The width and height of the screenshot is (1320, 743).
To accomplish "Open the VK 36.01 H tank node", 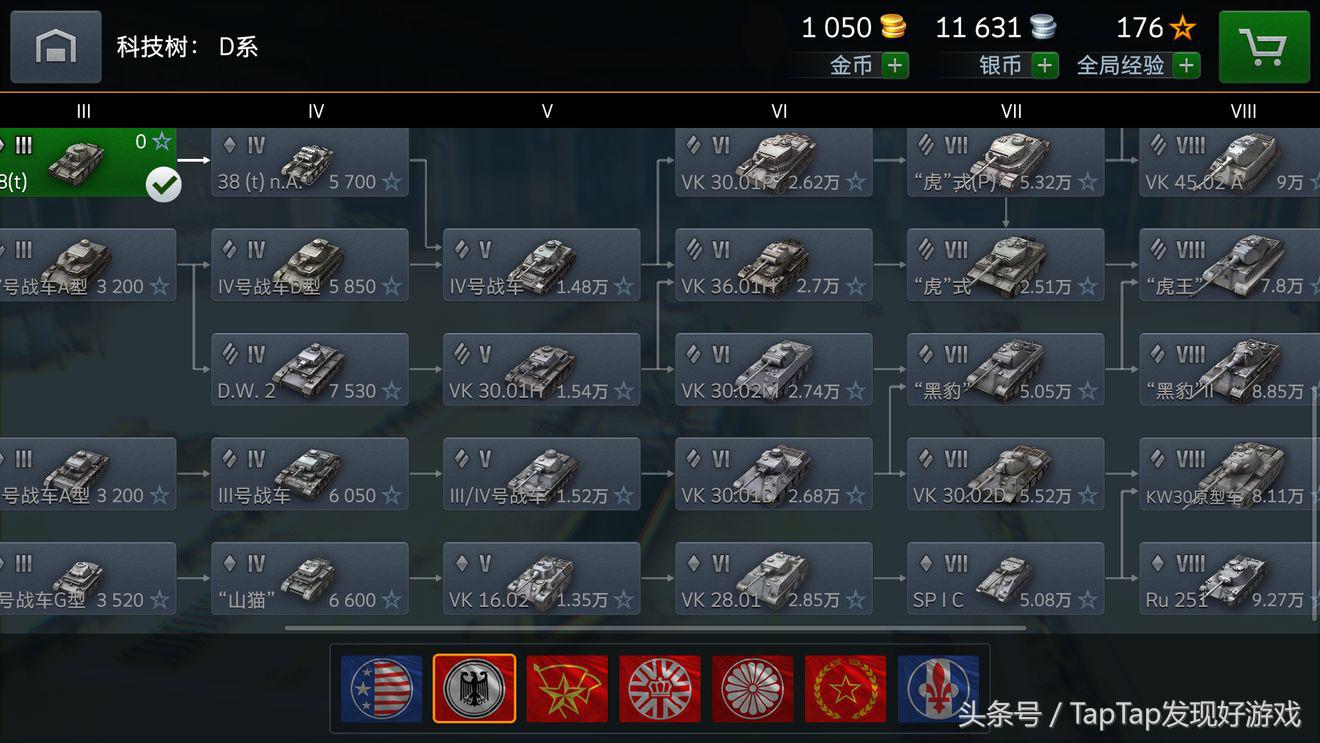I will click(x=774, y=266).
